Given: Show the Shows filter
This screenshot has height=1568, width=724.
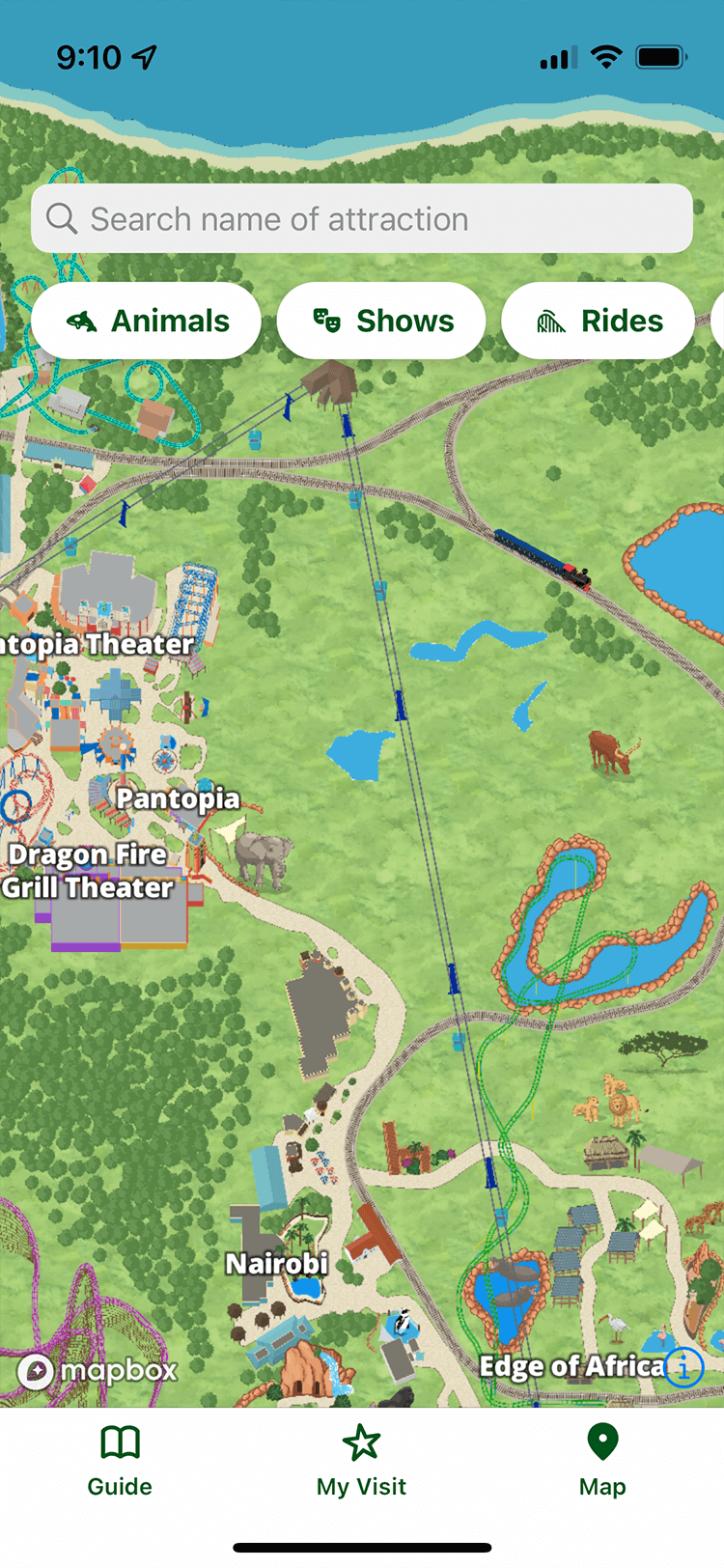Looking at the screenshot, I should point(381,321).
